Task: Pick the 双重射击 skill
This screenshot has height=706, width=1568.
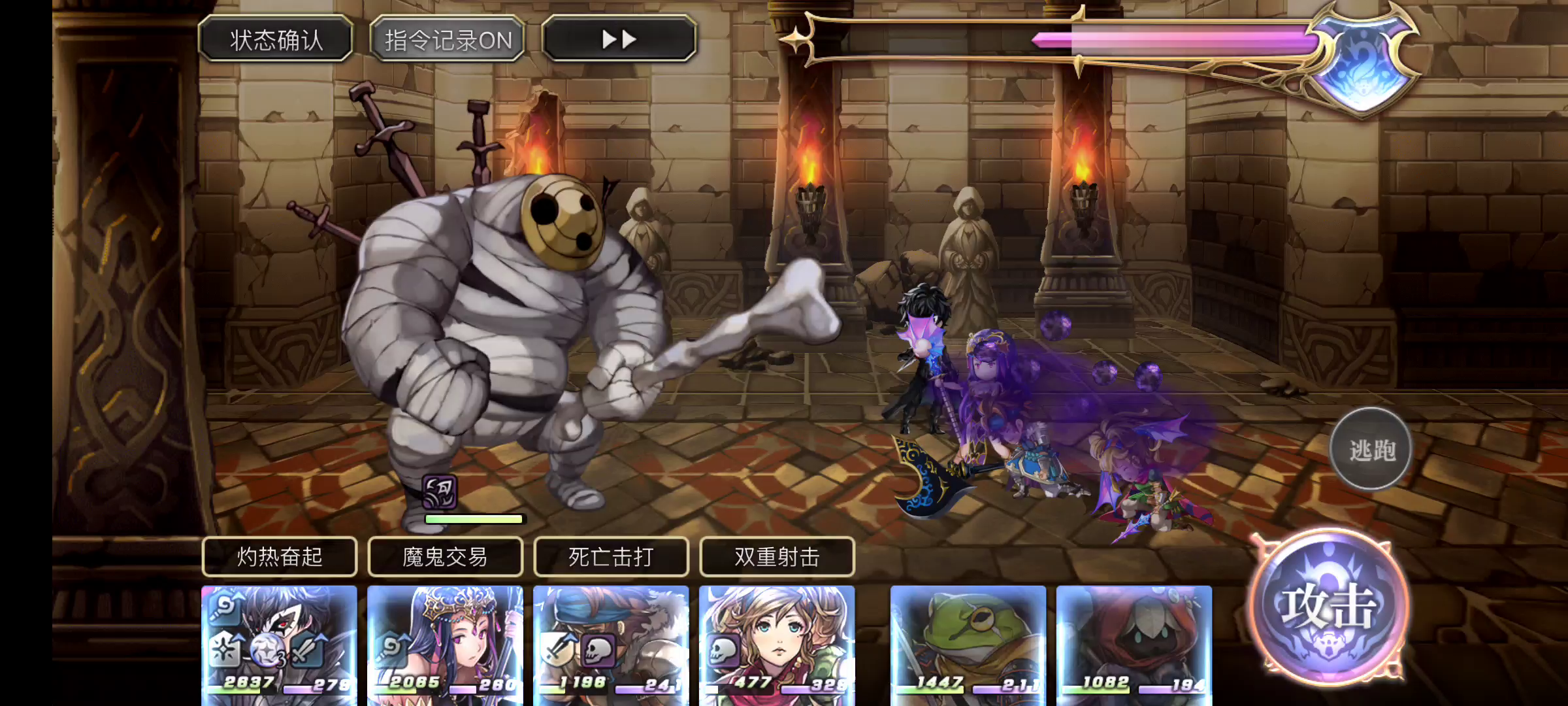Action: pos(777,557)
